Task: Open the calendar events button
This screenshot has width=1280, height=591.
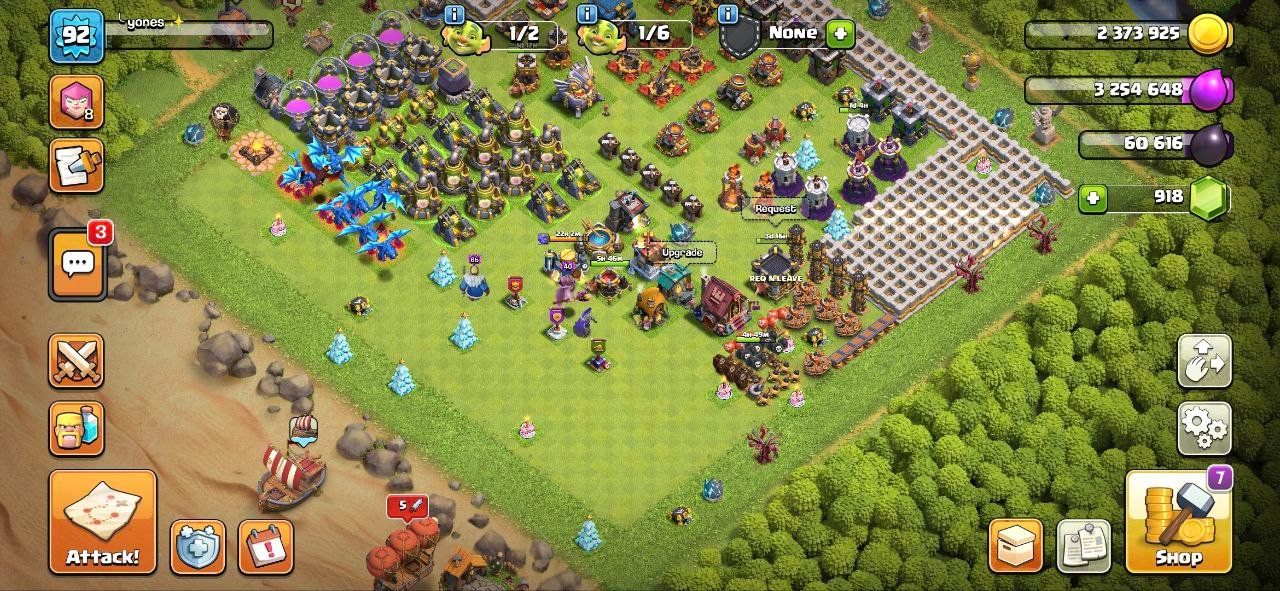Action: point(265,546)
